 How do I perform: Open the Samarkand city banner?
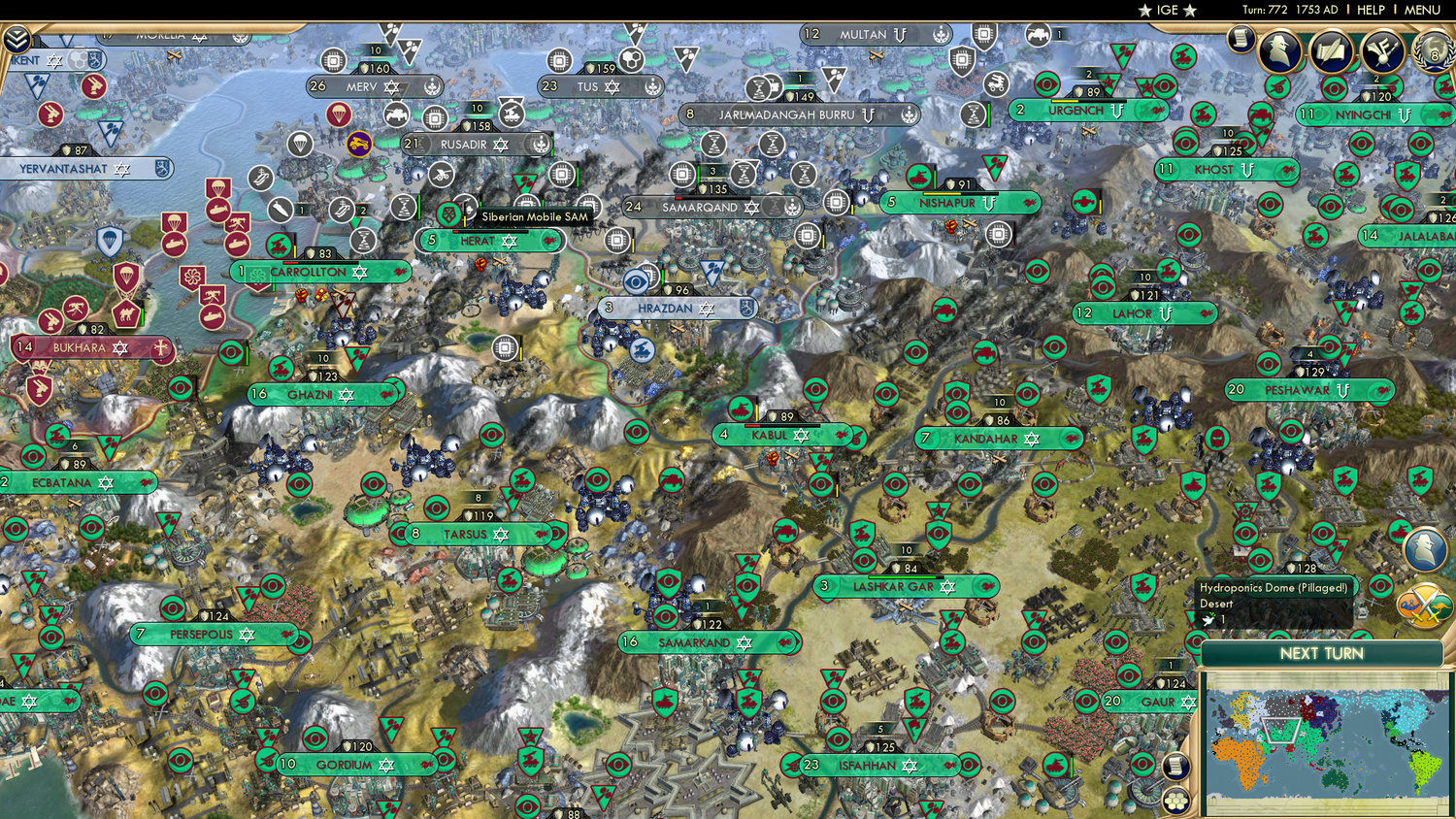click(x=710, y=642)
